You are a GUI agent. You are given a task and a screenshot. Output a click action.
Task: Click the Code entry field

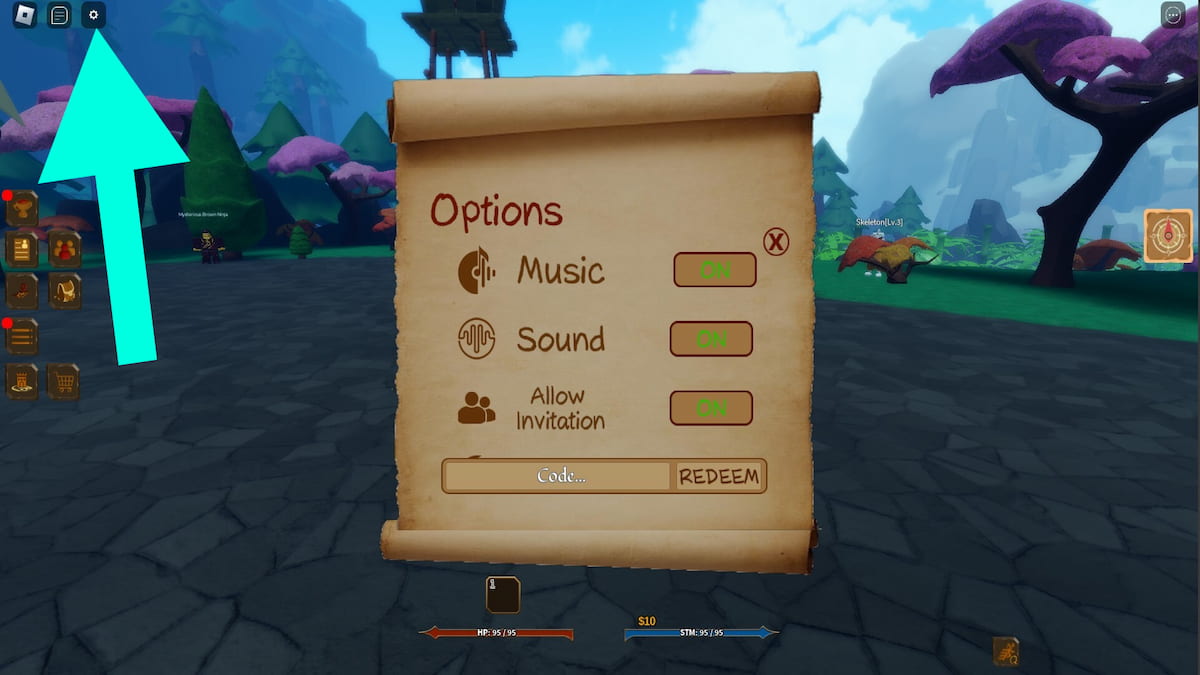[x=558, y=476]
